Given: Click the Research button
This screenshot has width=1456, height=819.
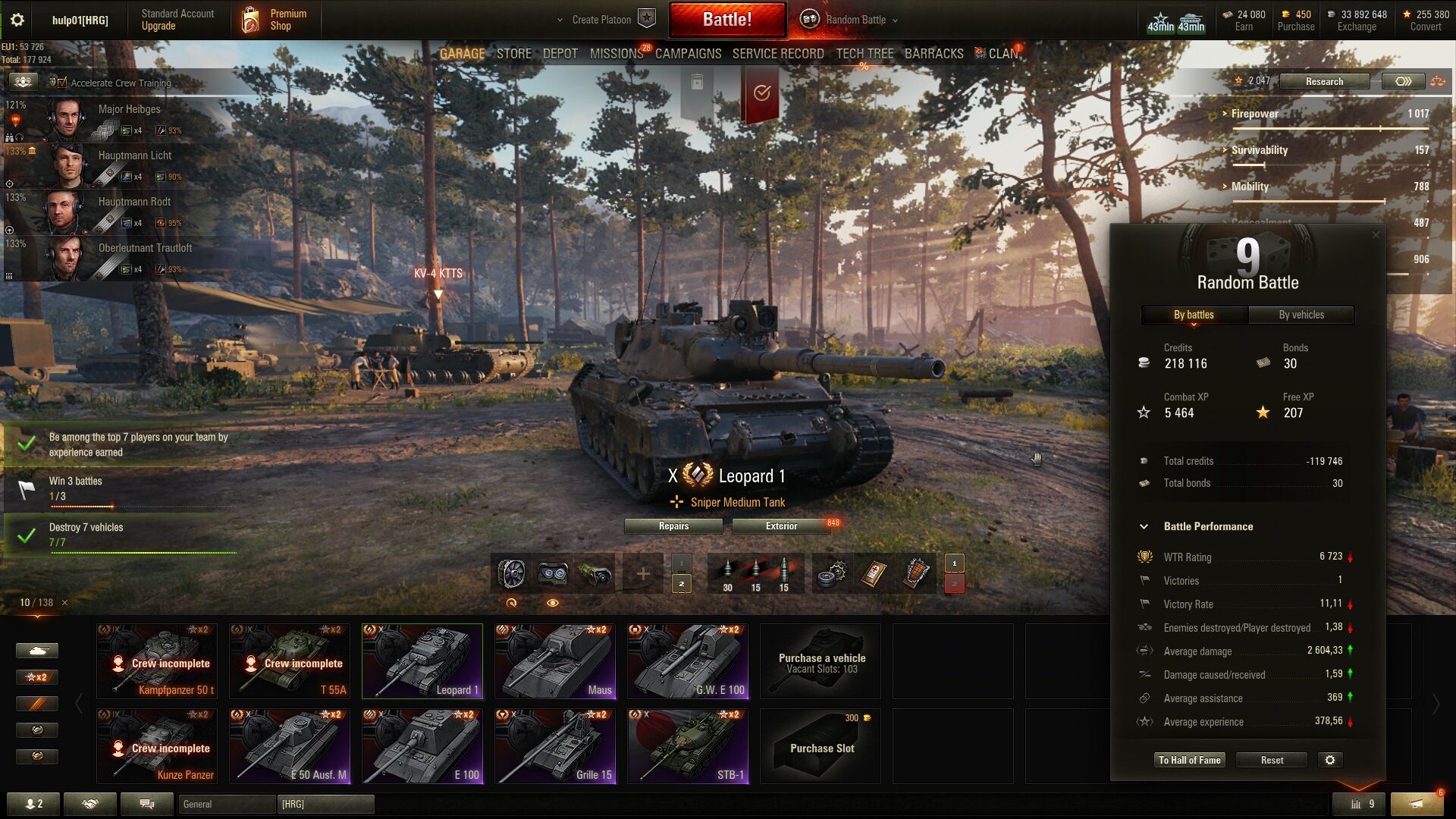Looking at the screenshot, I should (1324, 81).
